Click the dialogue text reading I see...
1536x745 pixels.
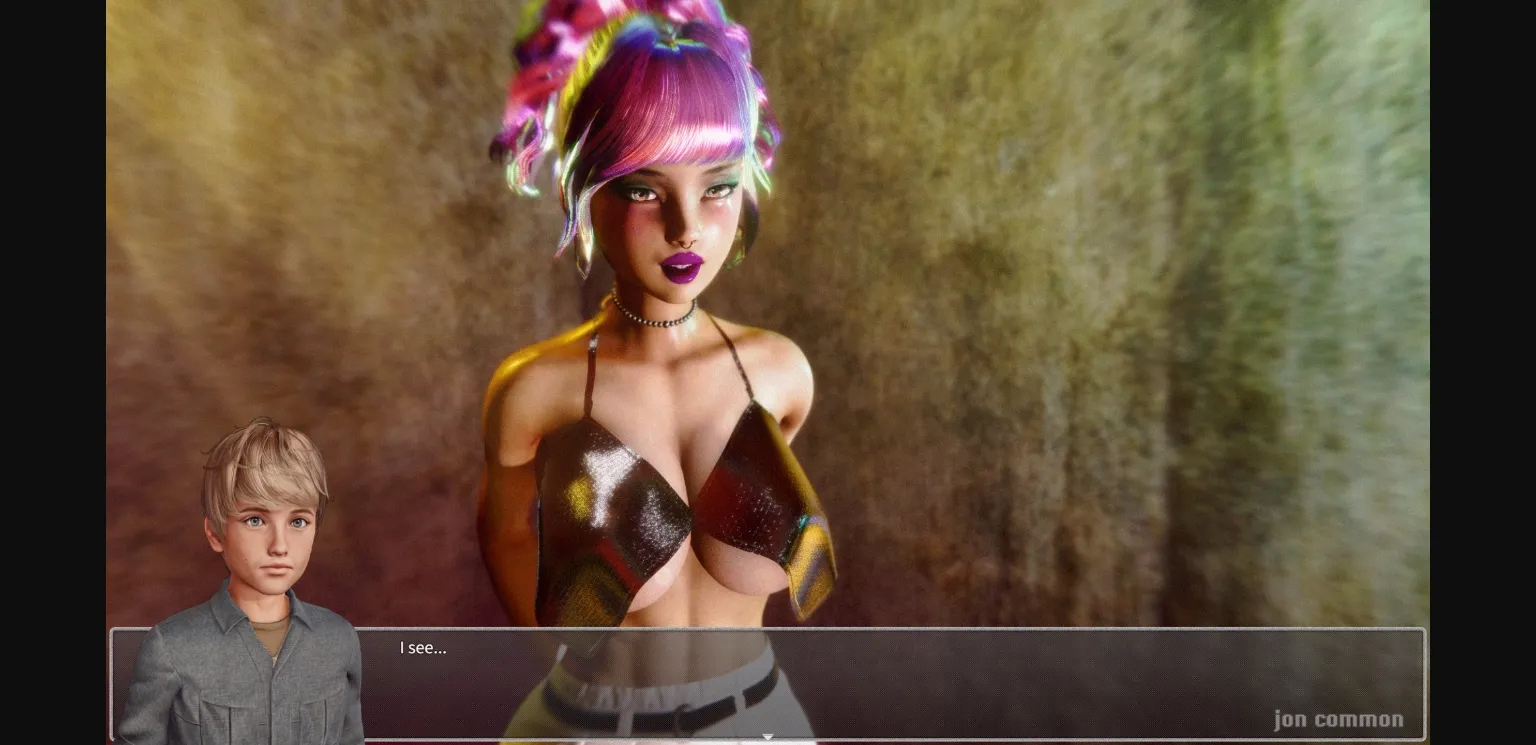[424, 648]
